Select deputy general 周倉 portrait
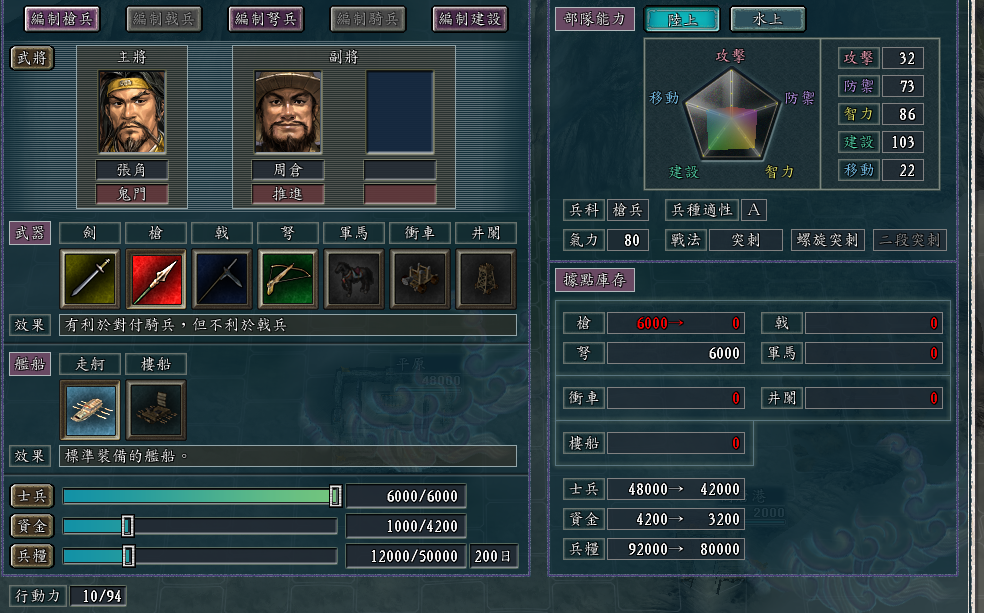Screen dimensions: 984x613 287,111
